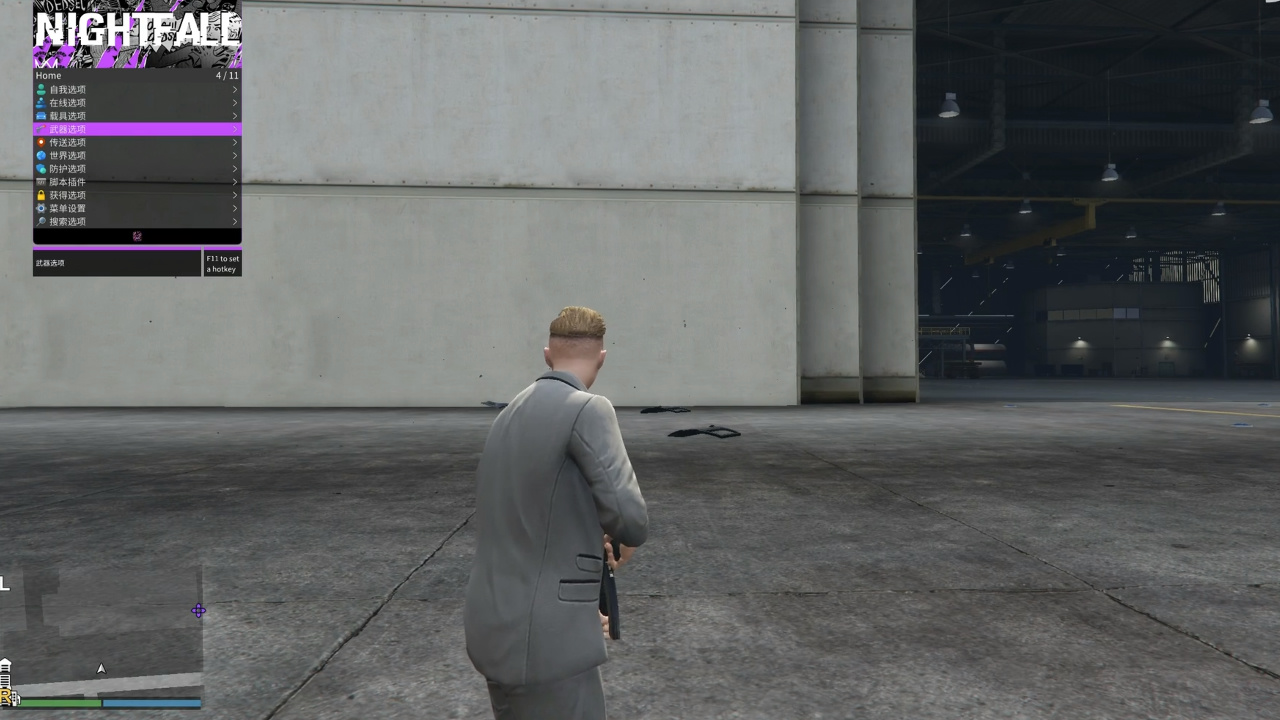
Task: Select the shield icon beside 防护选项
Action: pos(40,168)
